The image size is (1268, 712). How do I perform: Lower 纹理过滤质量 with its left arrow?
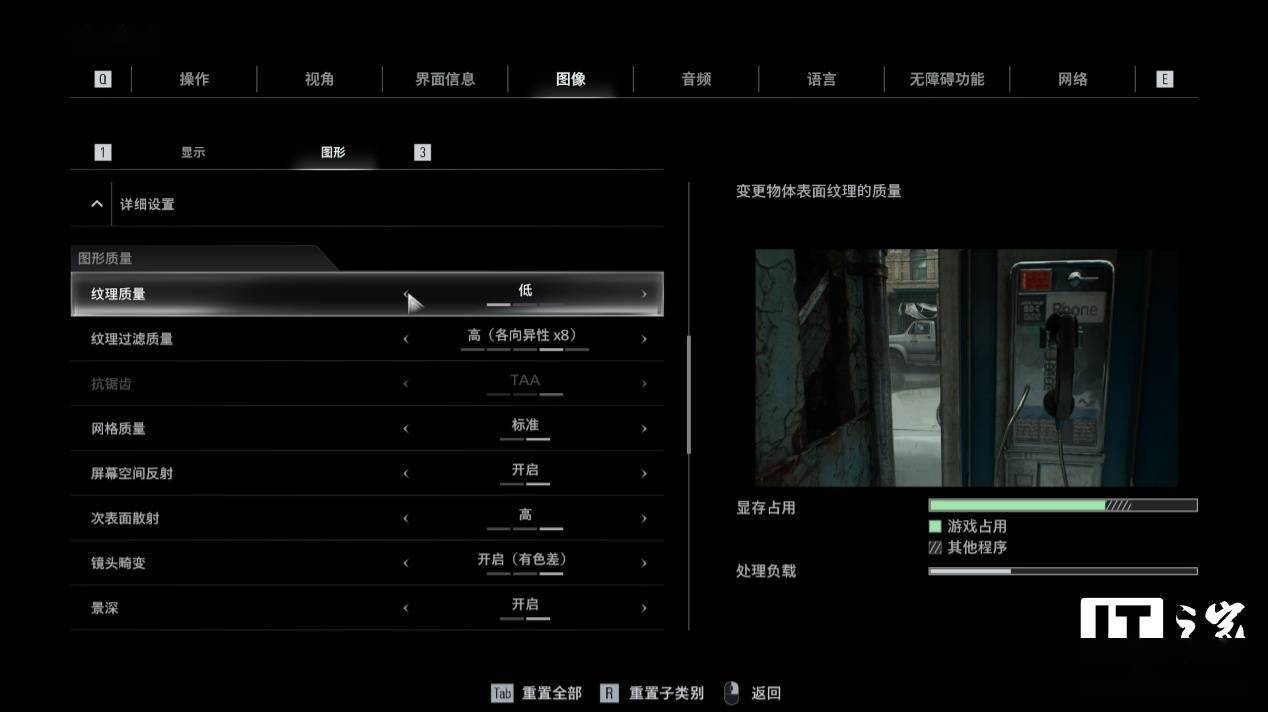(406, 339)
